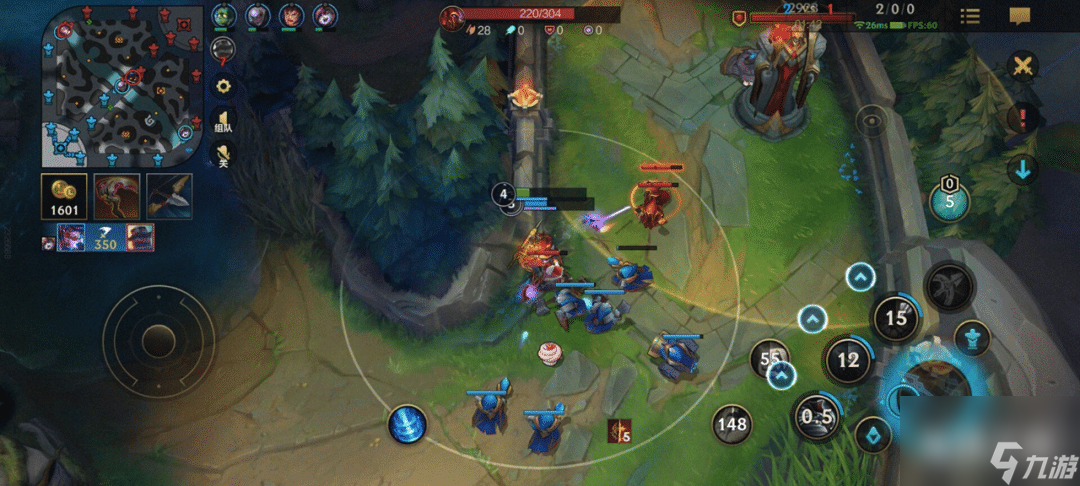Activate the blue skill orb near the joystick
1080x486 pixels.
pos(407,425)
